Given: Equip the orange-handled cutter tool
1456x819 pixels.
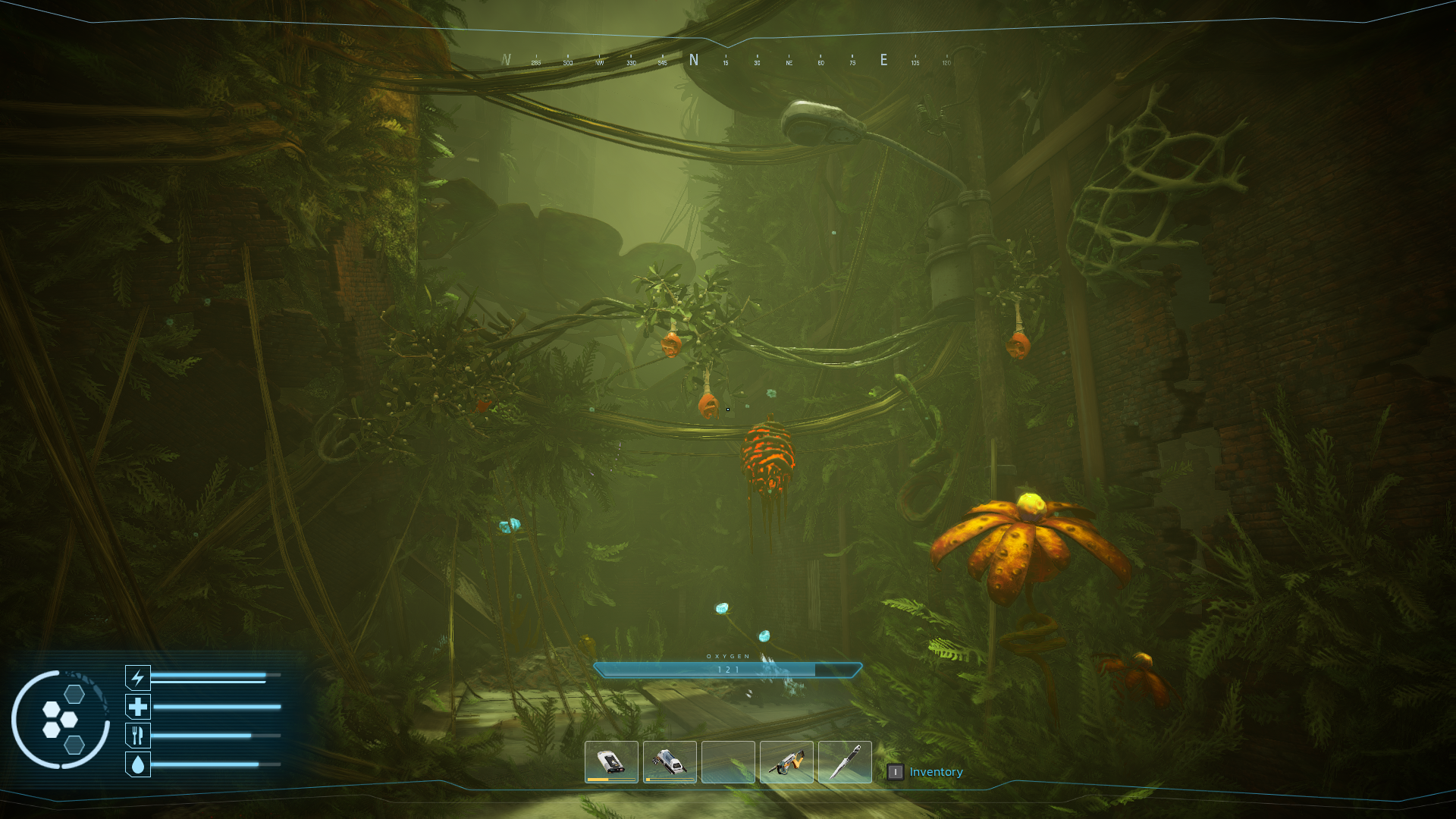Looking at the screenshot, I should [x=786, y=761].
